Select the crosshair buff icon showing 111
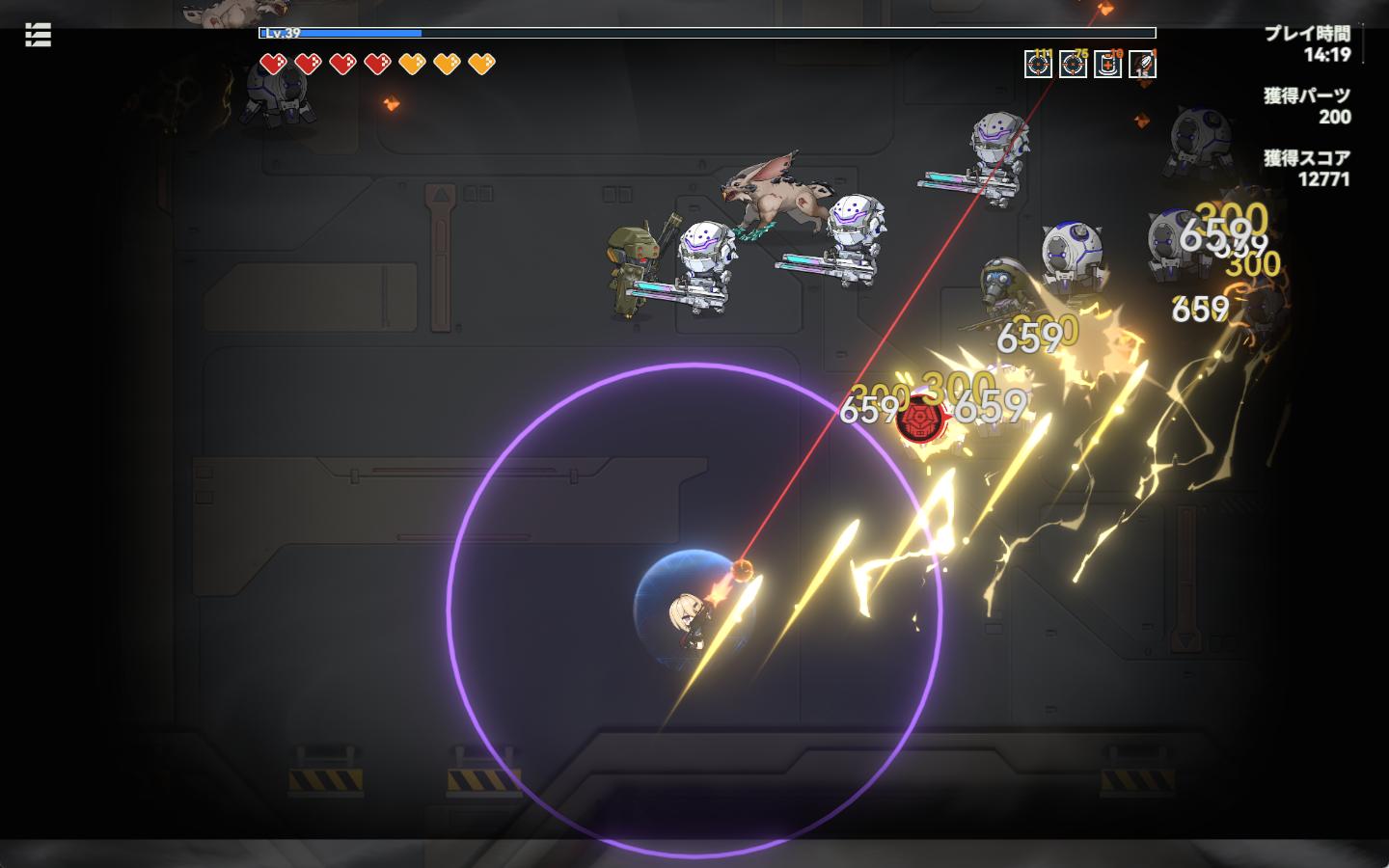Screen dimensions: 1389x868 click(1038, 65)
